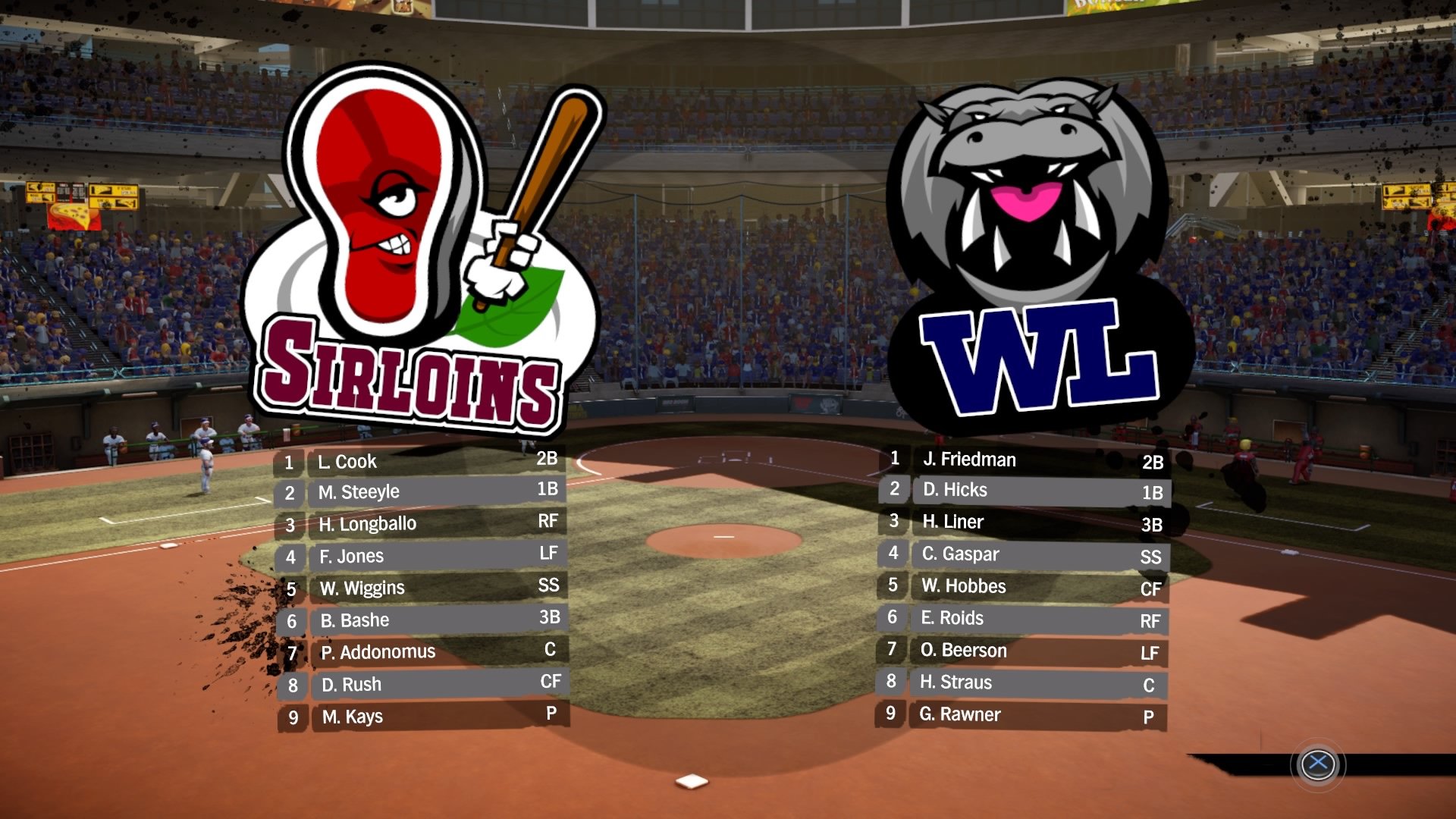Expand the SS position for W. Wiggins
Viewport: 1456px width, 819px height.
tap(550, 585)
